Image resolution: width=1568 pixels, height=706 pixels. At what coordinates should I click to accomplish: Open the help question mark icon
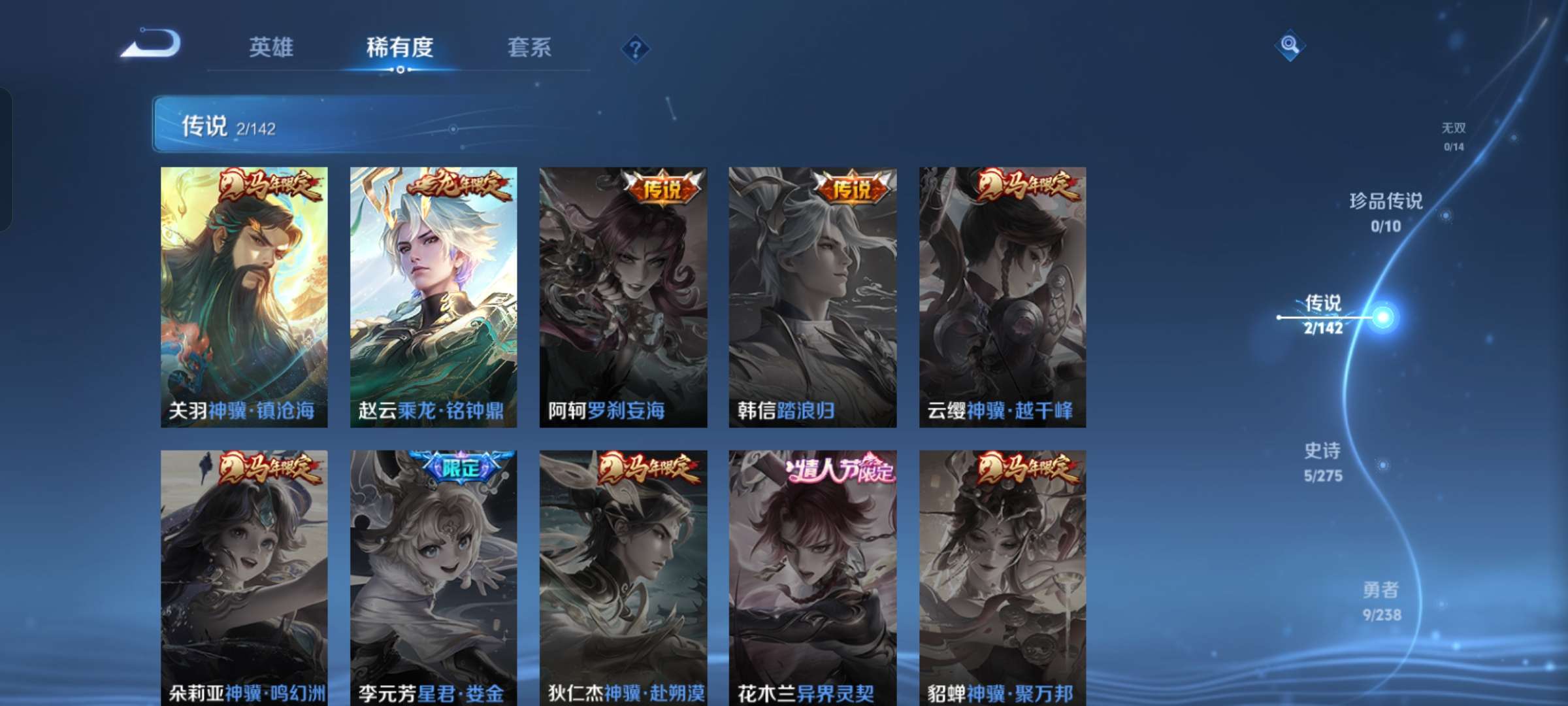[x=634, y=49]
